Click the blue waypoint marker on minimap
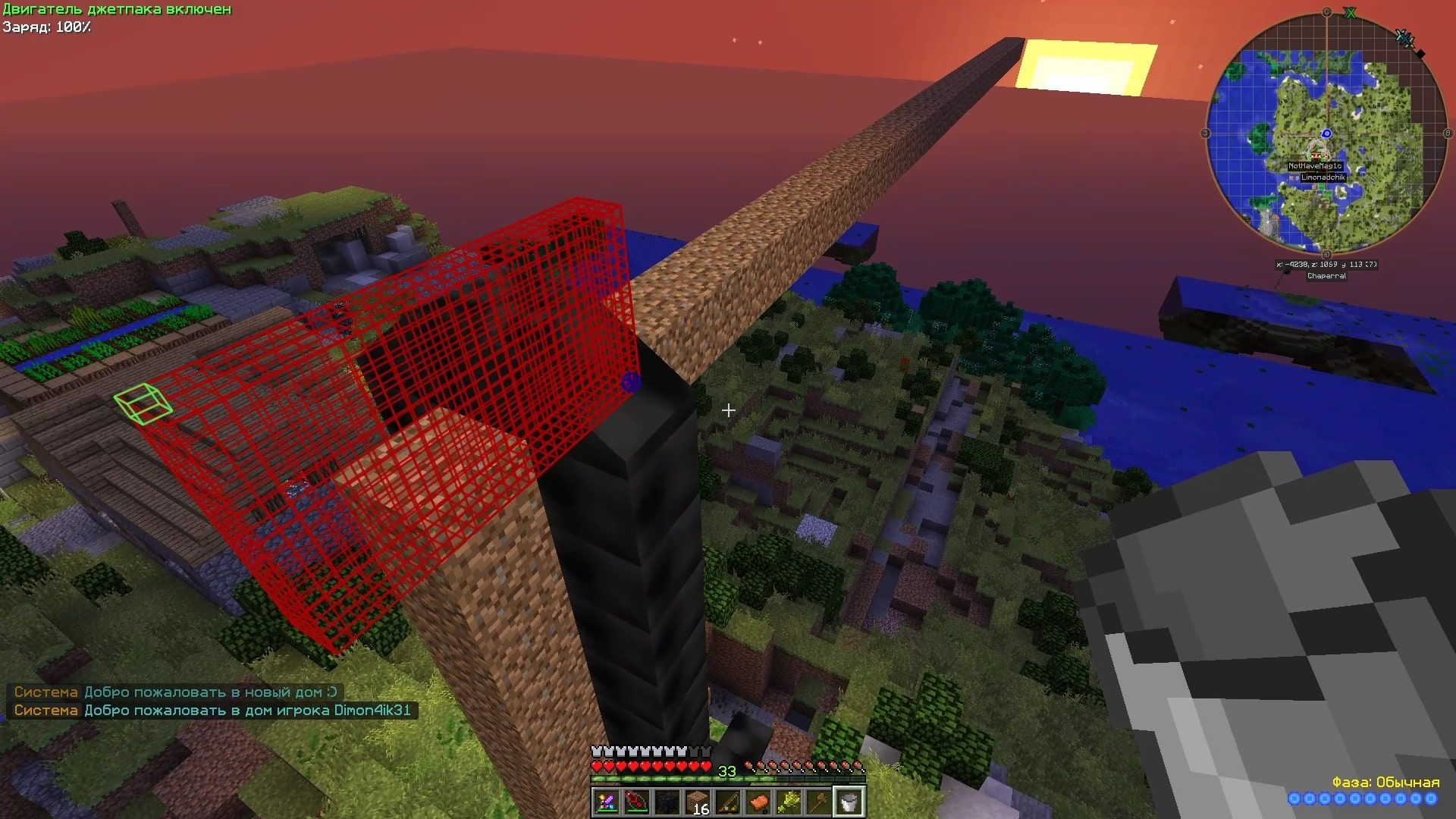The width and height of the screenshot is (1456, 819). pos(1326,133)
